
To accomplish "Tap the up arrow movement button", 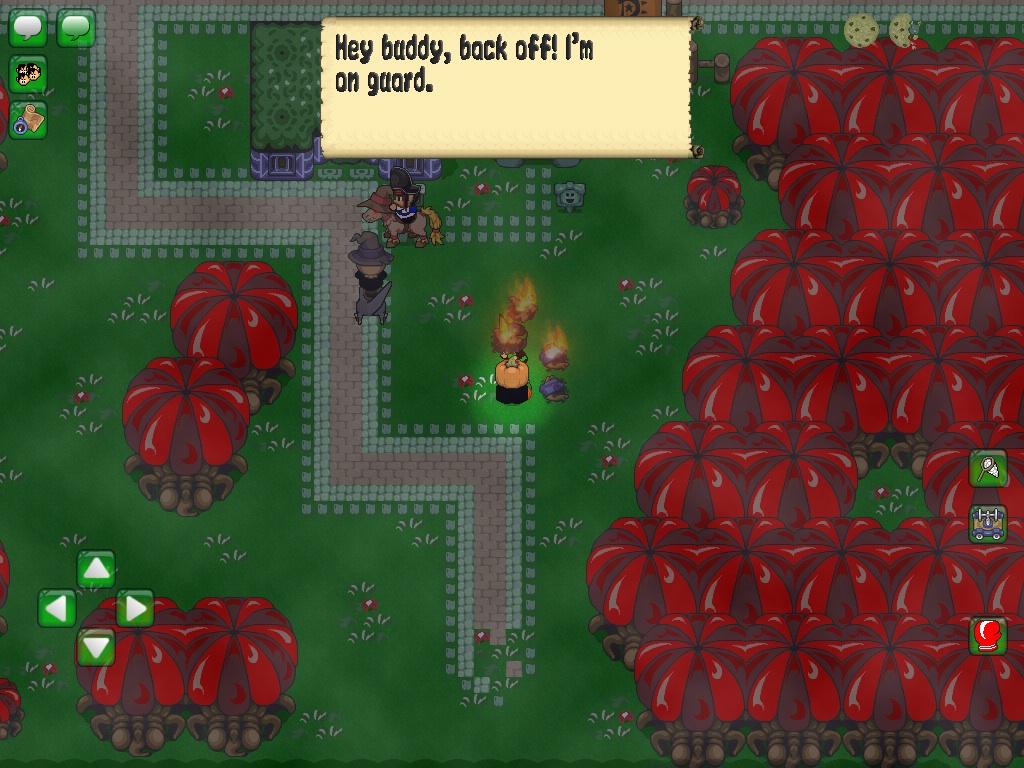I will (x=96, y=569).
